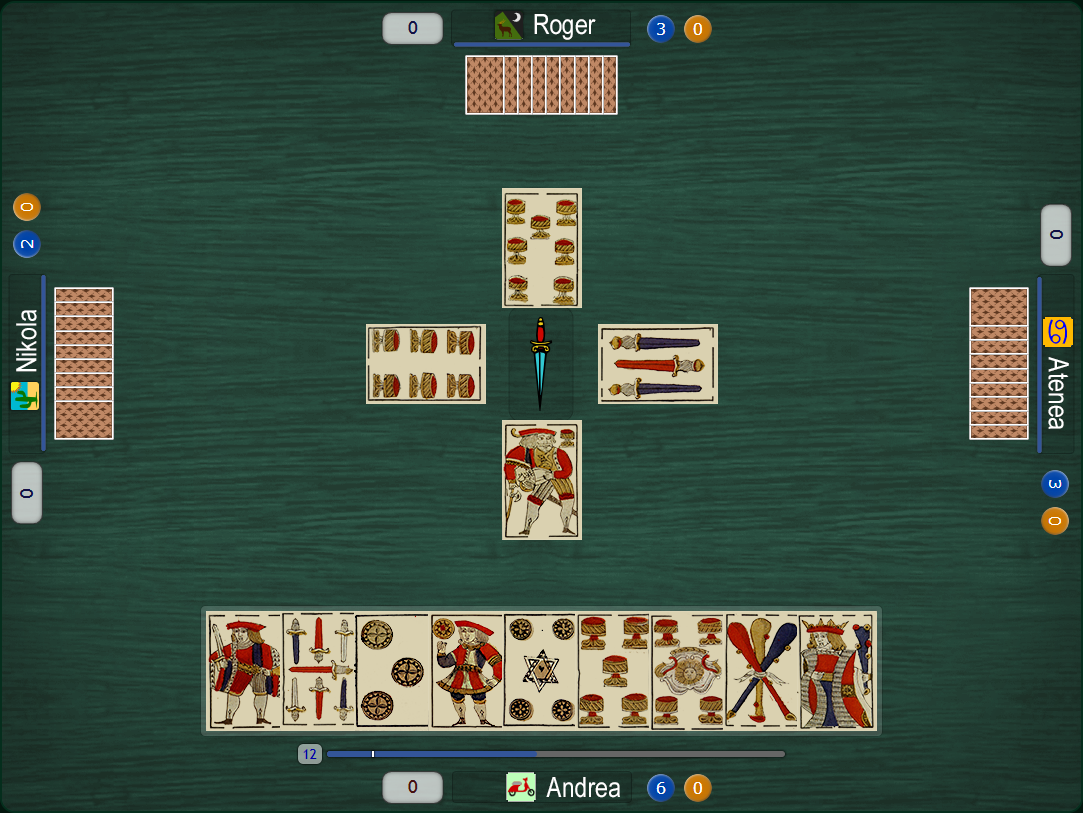This screenshot has height=813, width=1083.
Task: Choose the three of clubs card
Action: coord(762,670)
